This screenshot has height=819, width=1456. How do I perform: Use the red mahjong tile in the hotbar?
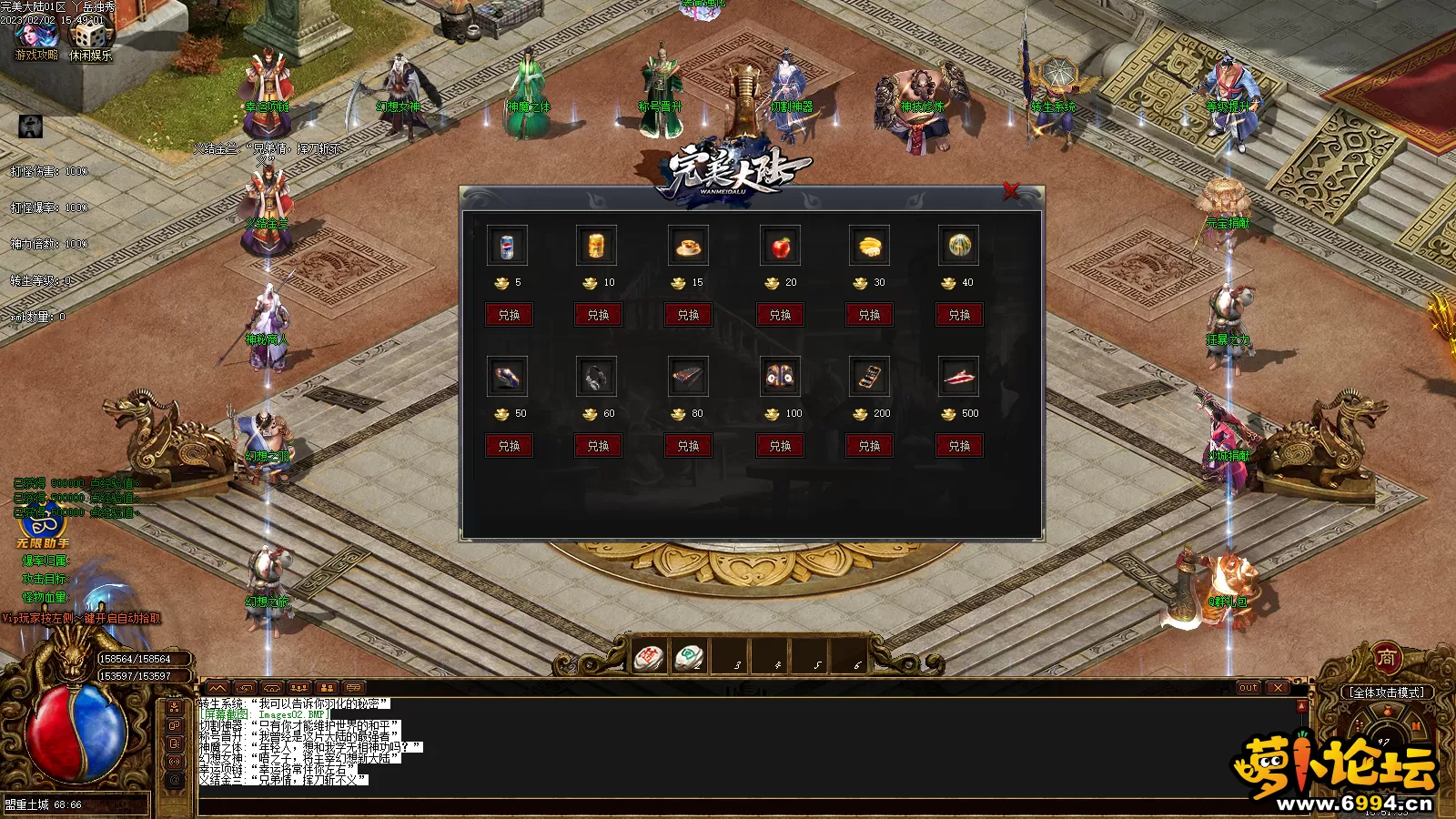pyautogui.click(x=650, y=657)
